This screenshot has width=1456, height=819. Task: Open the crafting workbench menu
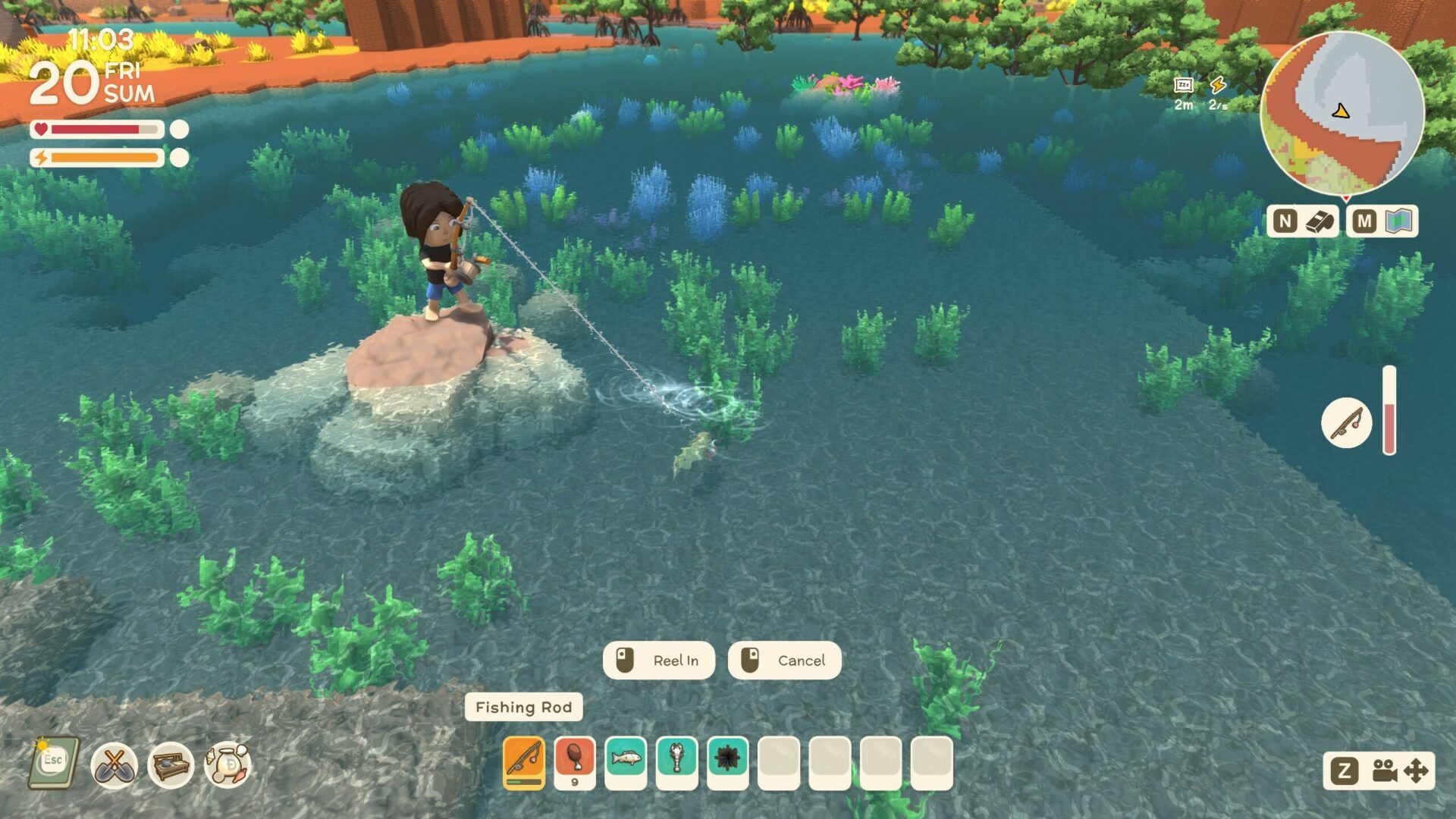171,764
